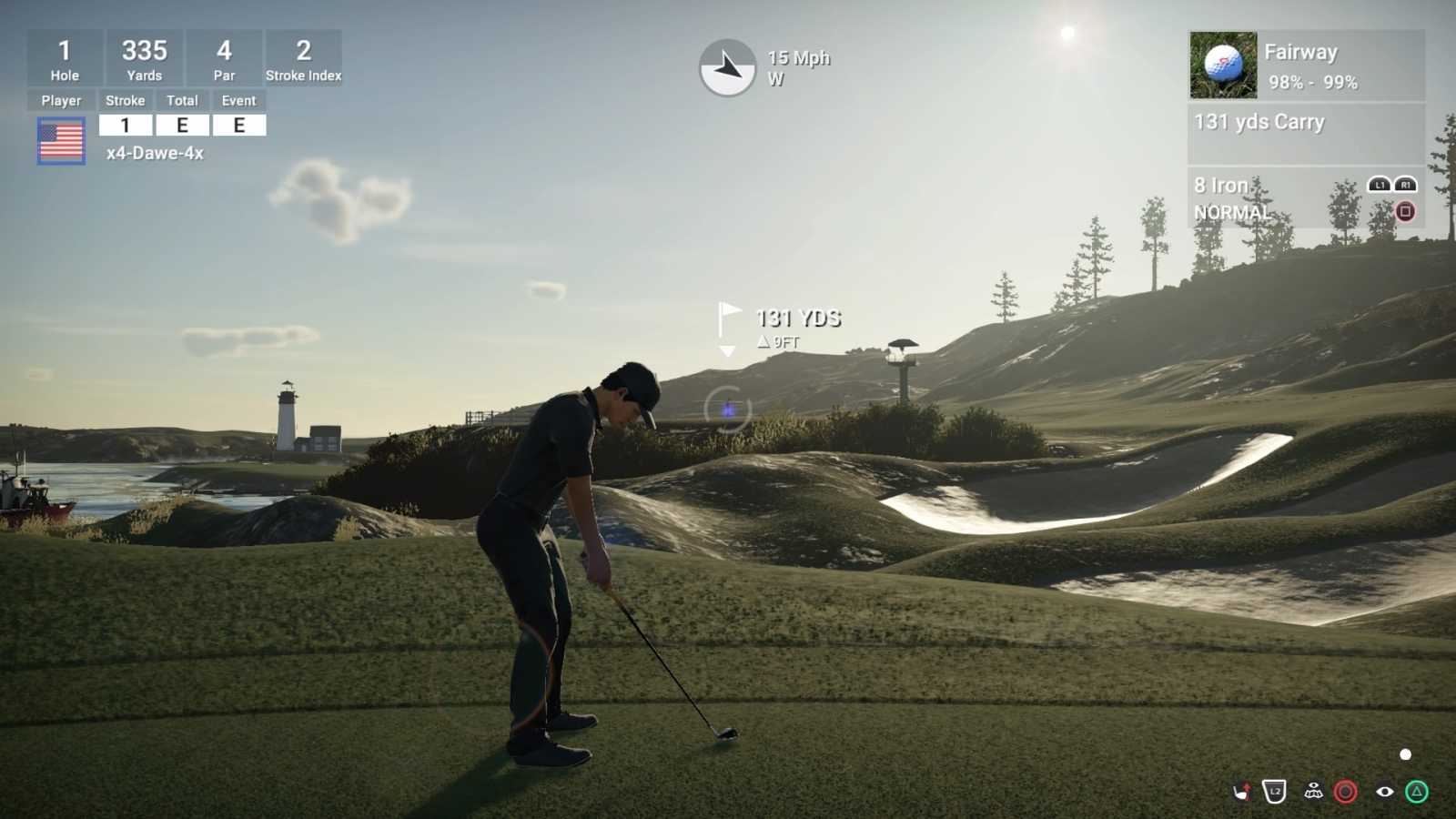Click the L2 bucket icon near bottom right
Screen dimensions: 1456x819
pyautogui.click(x=1274, y=791)
